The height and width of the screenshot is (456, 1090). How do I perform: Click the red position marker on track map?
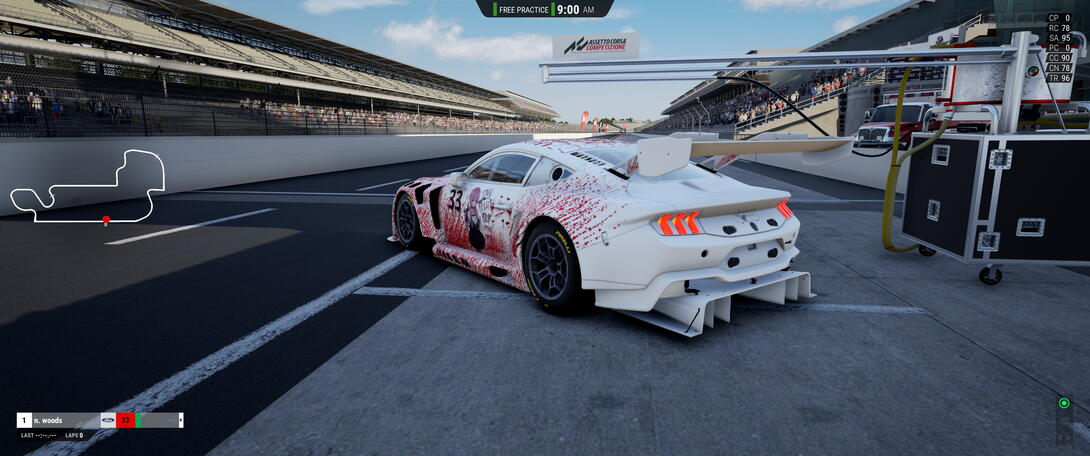(x=106, y=219)
